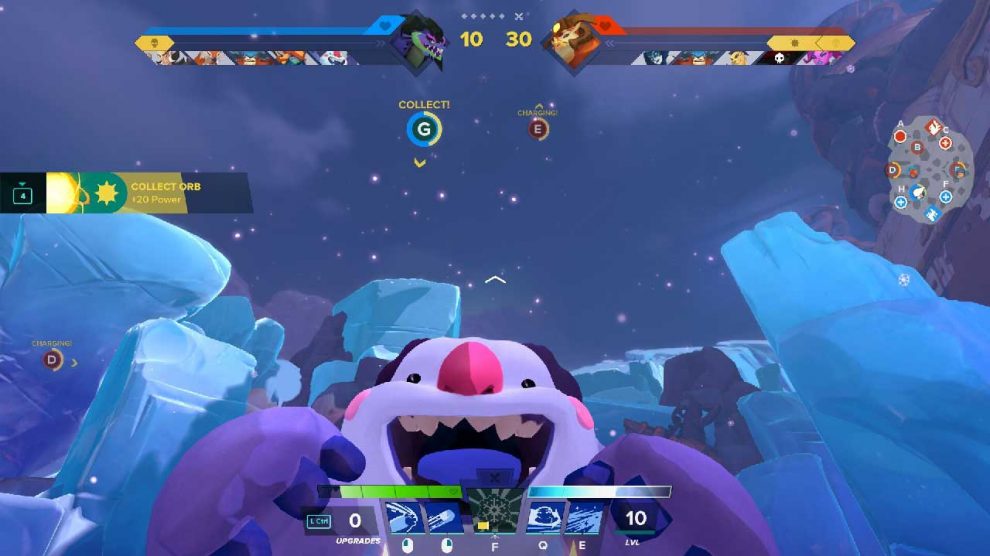Choose the point F marker on minimap
990x556 pixels.
point(946,196)
